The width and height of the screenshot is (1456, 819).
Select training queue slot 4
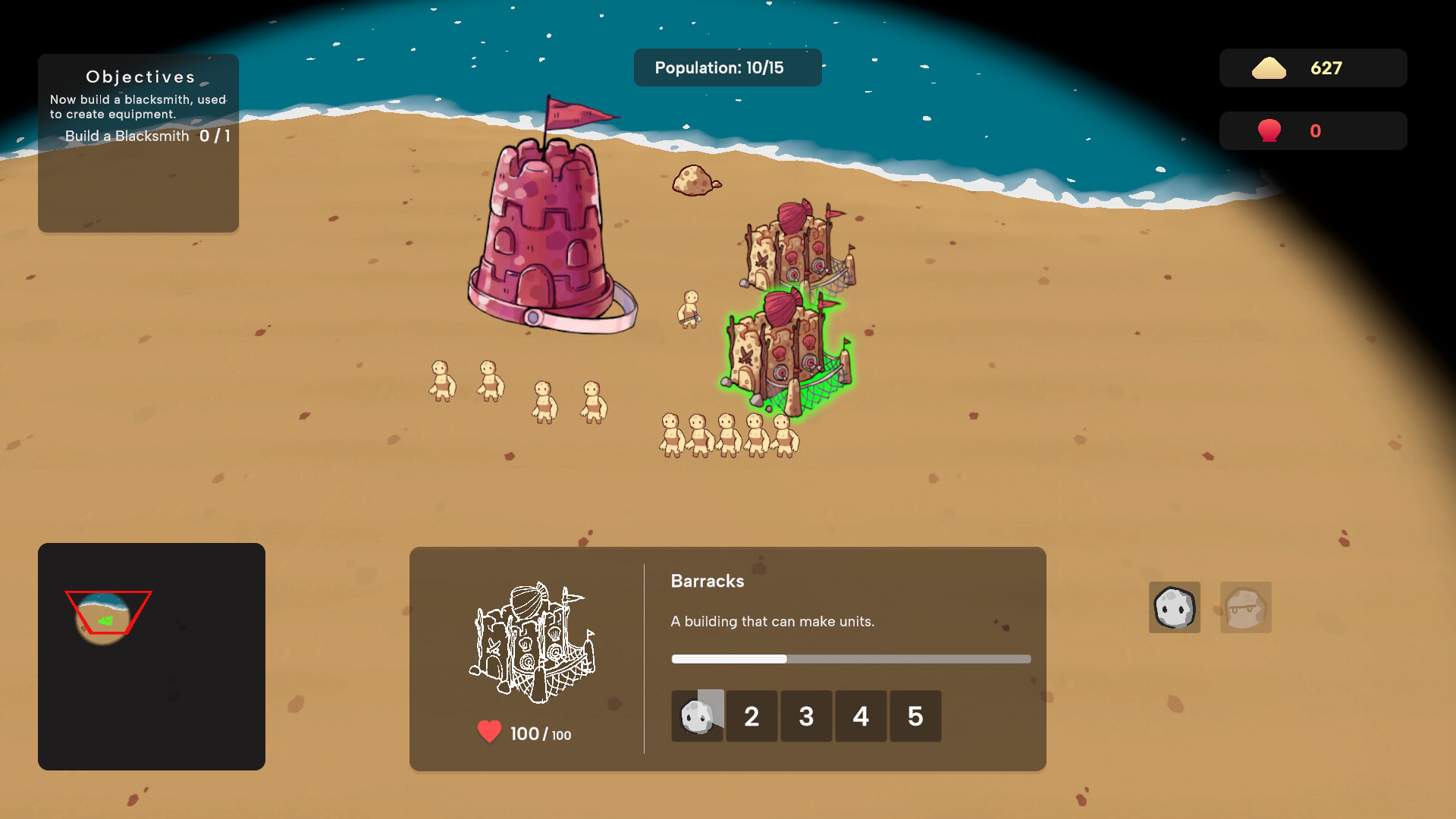pyautogui.click(x=861, y=716)
